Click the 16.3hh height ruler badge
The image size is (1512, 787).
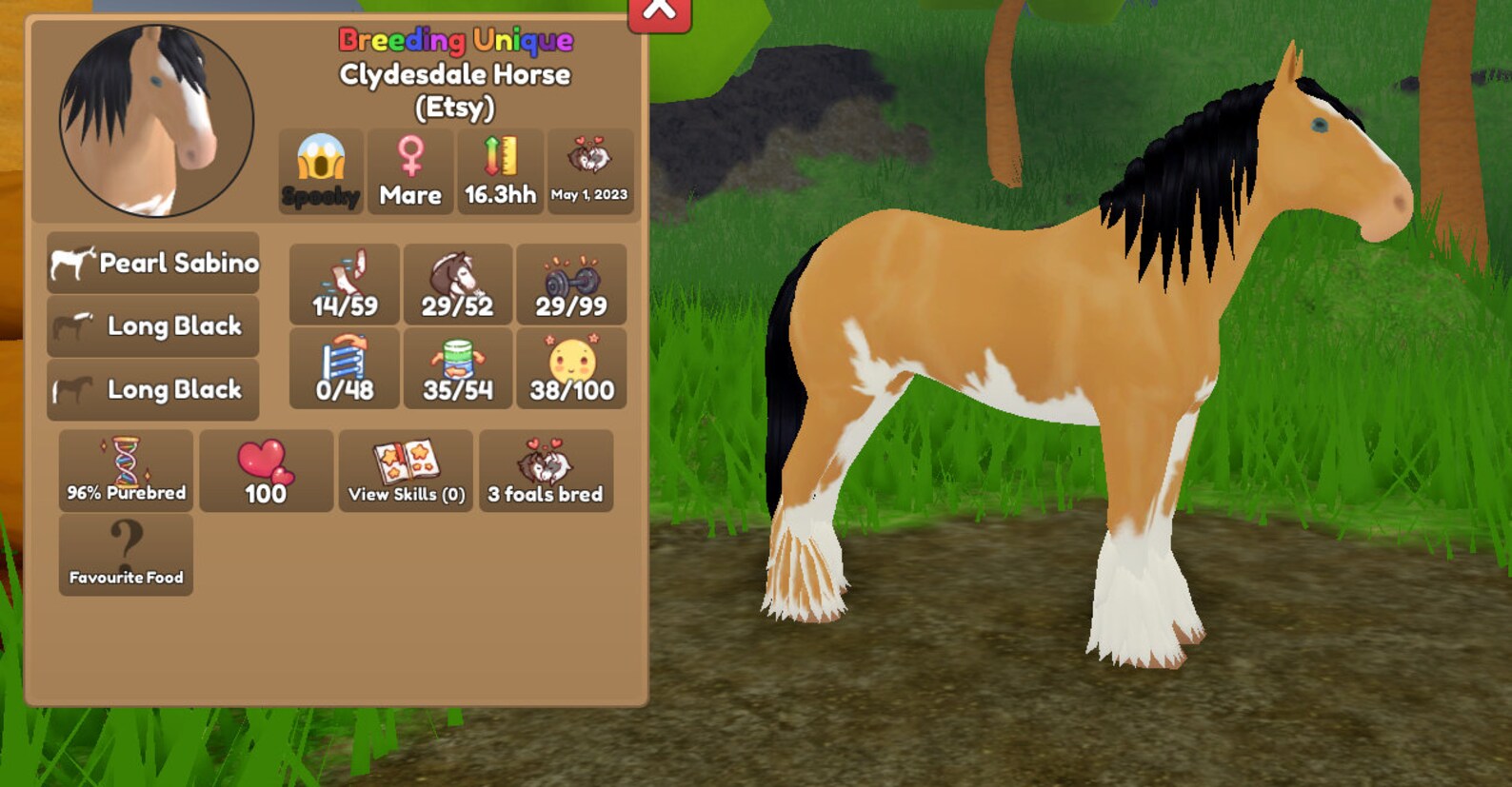point(499,172)
